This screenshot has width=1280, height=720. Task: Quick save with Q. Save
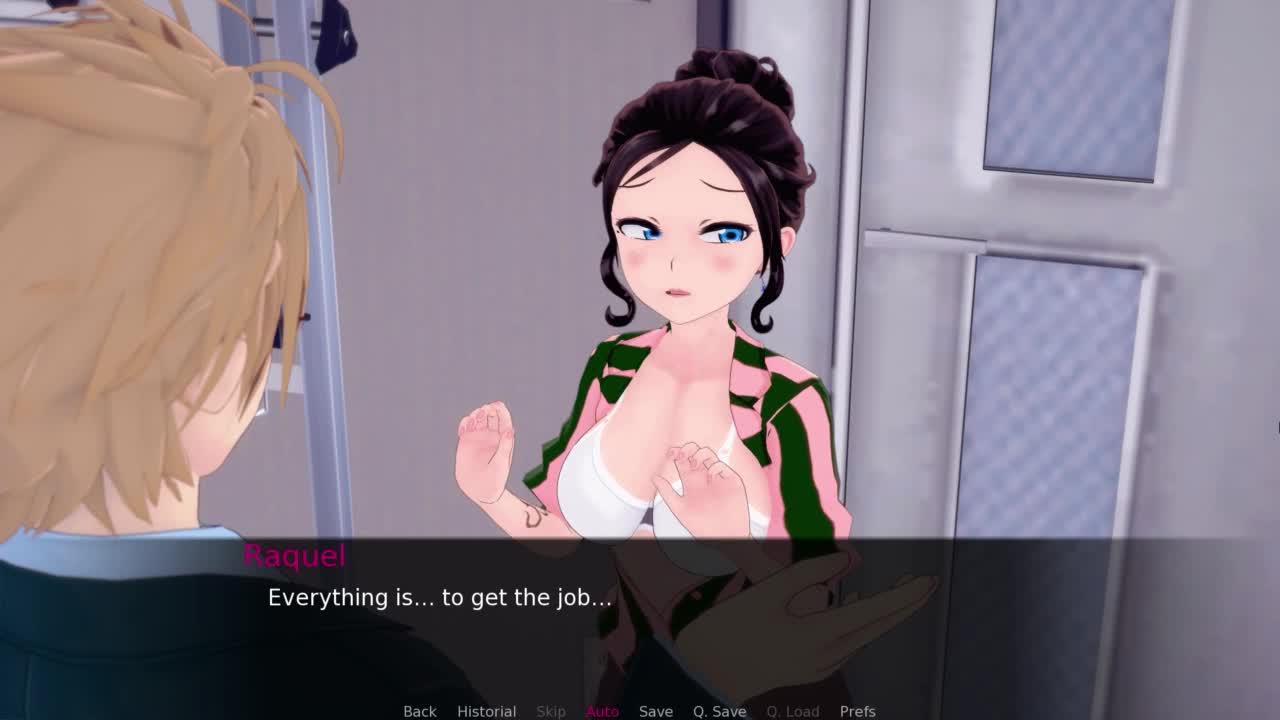[x=719, y=711]
